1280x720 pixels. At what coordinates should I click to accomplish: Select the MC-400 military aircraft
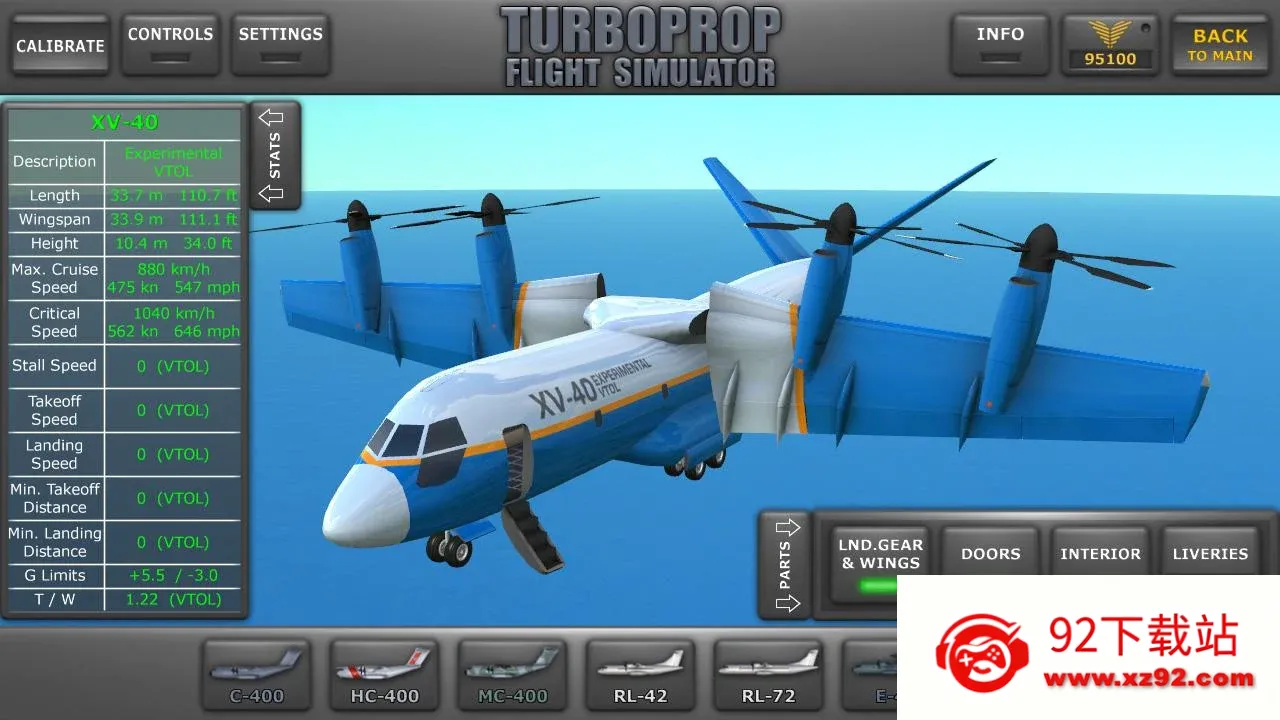pyautogui.click(x=512, y=672)
